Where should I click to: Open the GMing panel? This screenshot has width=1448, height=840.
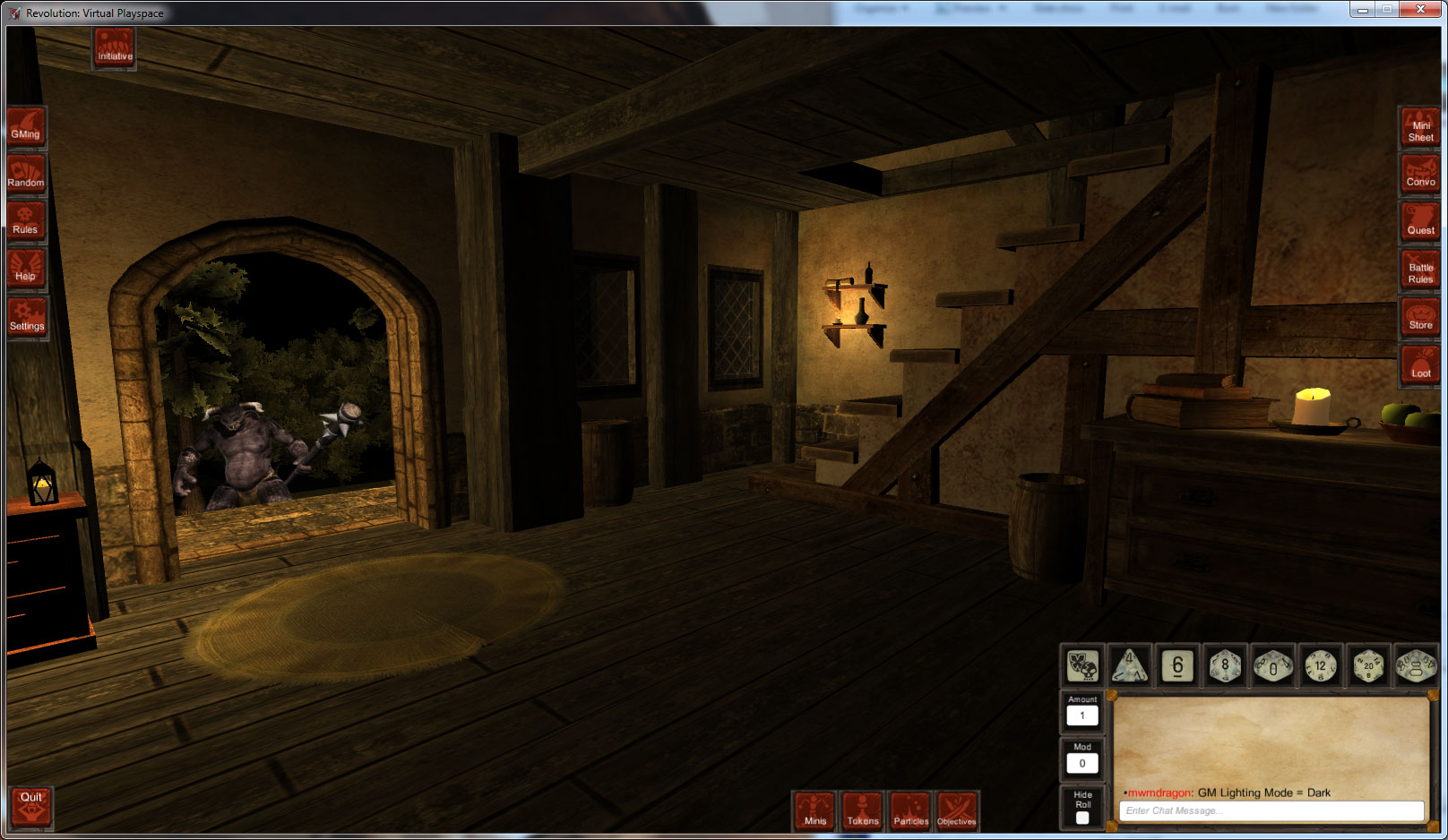[26, 125]
